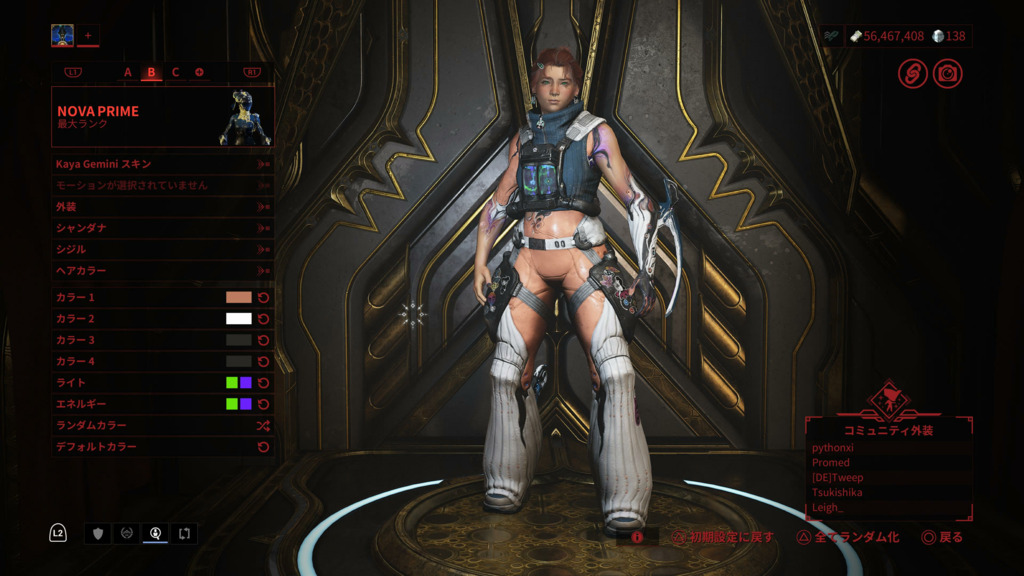Image resolution: width=1024 pixels, height=576 pixels.
Task: Open the Kaya Gemini スキン selector
Action: (x=162, y=163)
